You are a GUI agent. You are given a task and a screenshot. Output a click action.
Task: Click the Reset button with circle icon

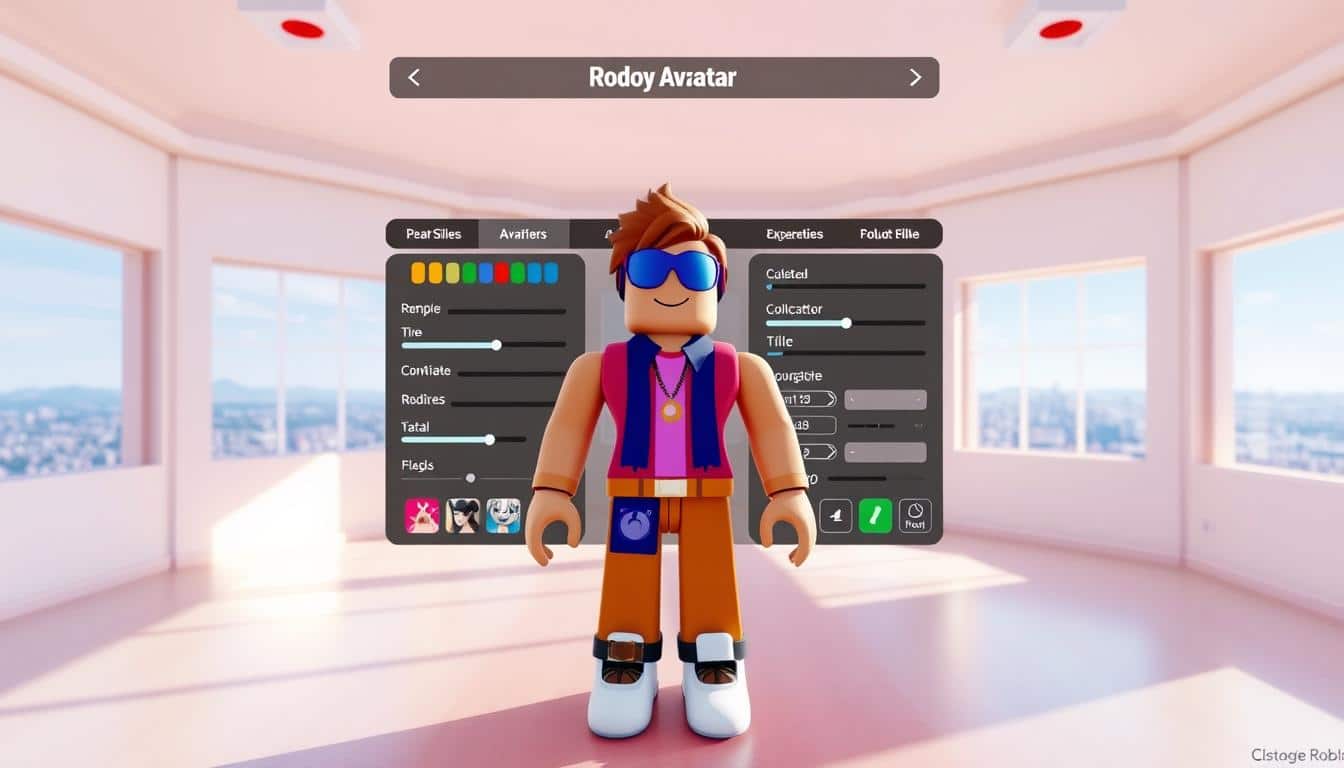pyautogui.click(x=915, y=515)
